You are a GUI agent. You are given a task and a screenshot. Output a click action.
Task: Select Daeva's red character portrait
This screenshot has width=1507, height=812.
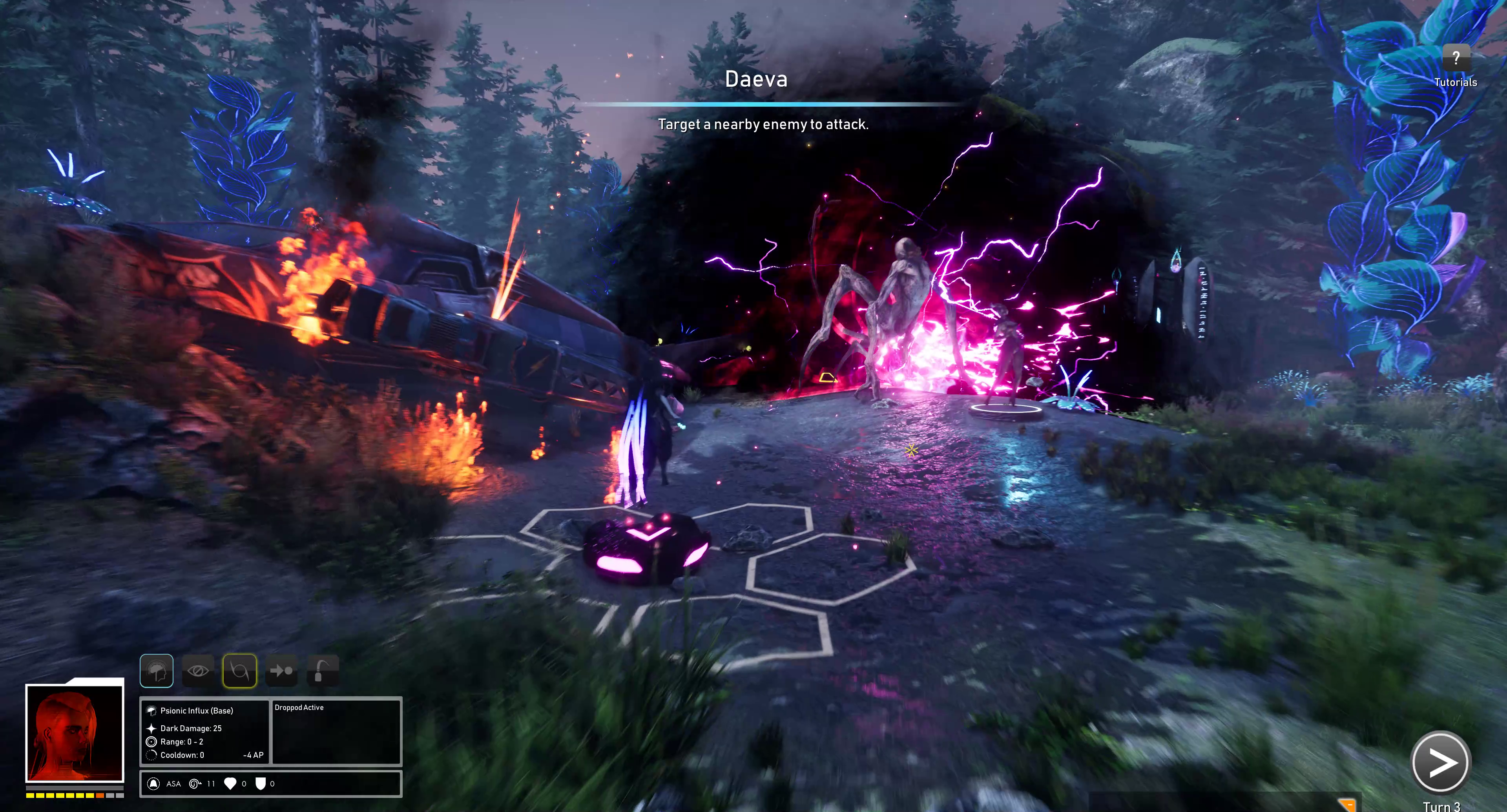74,733
